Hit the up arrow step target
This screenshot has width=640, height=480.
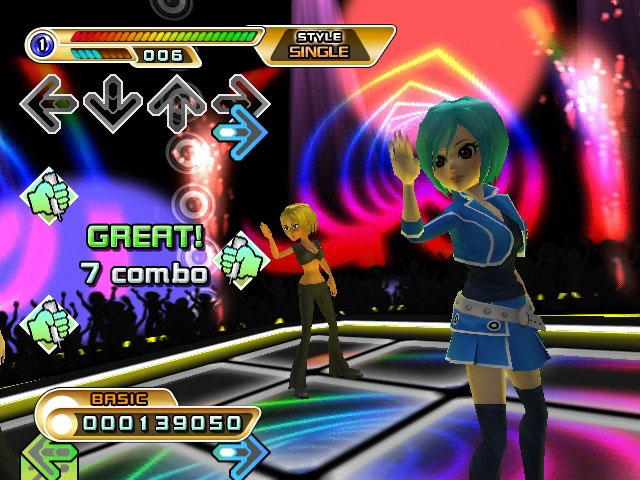click(174, 101)
